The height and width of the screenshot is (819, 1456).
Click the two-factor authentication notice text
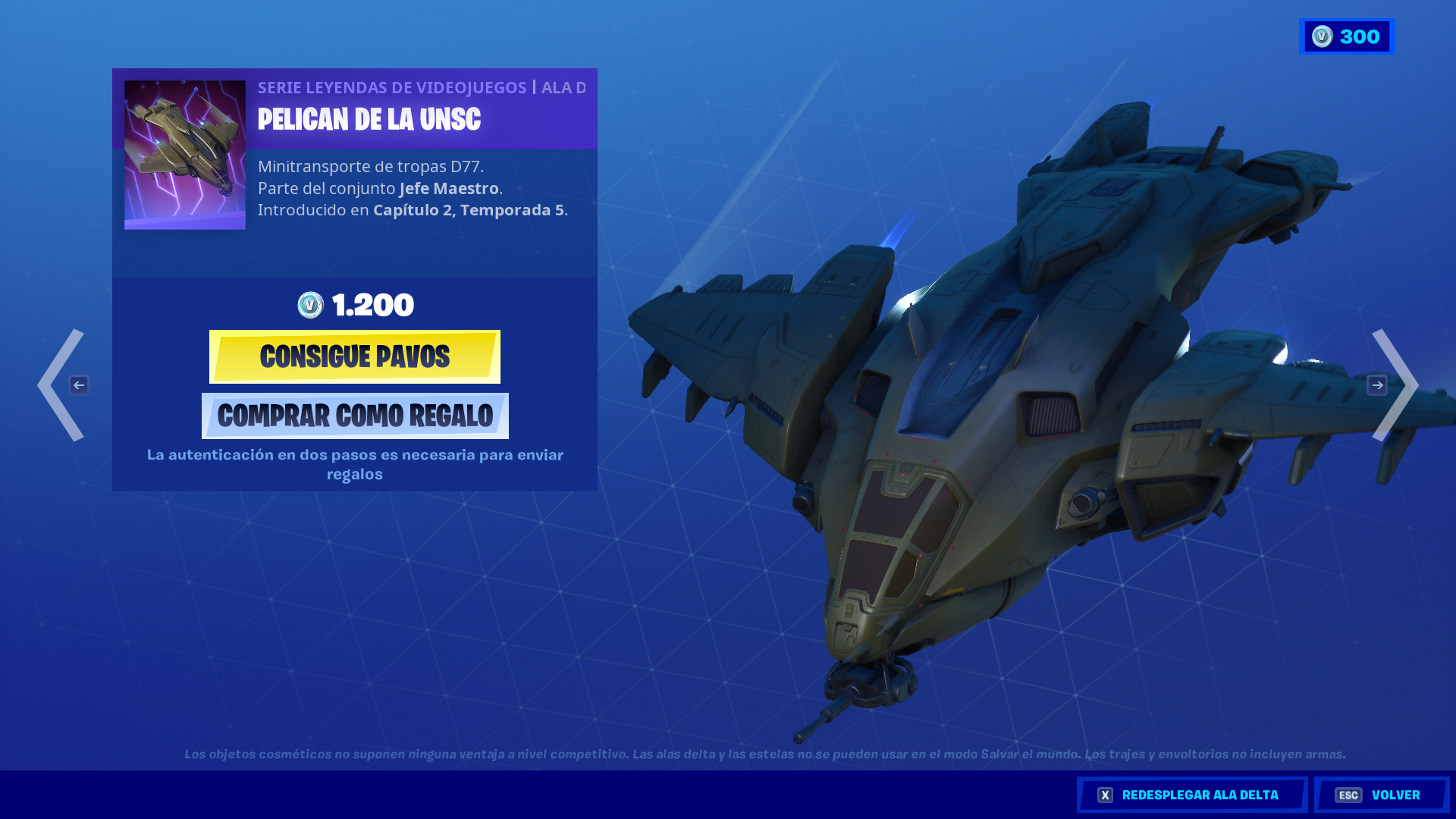355,464
